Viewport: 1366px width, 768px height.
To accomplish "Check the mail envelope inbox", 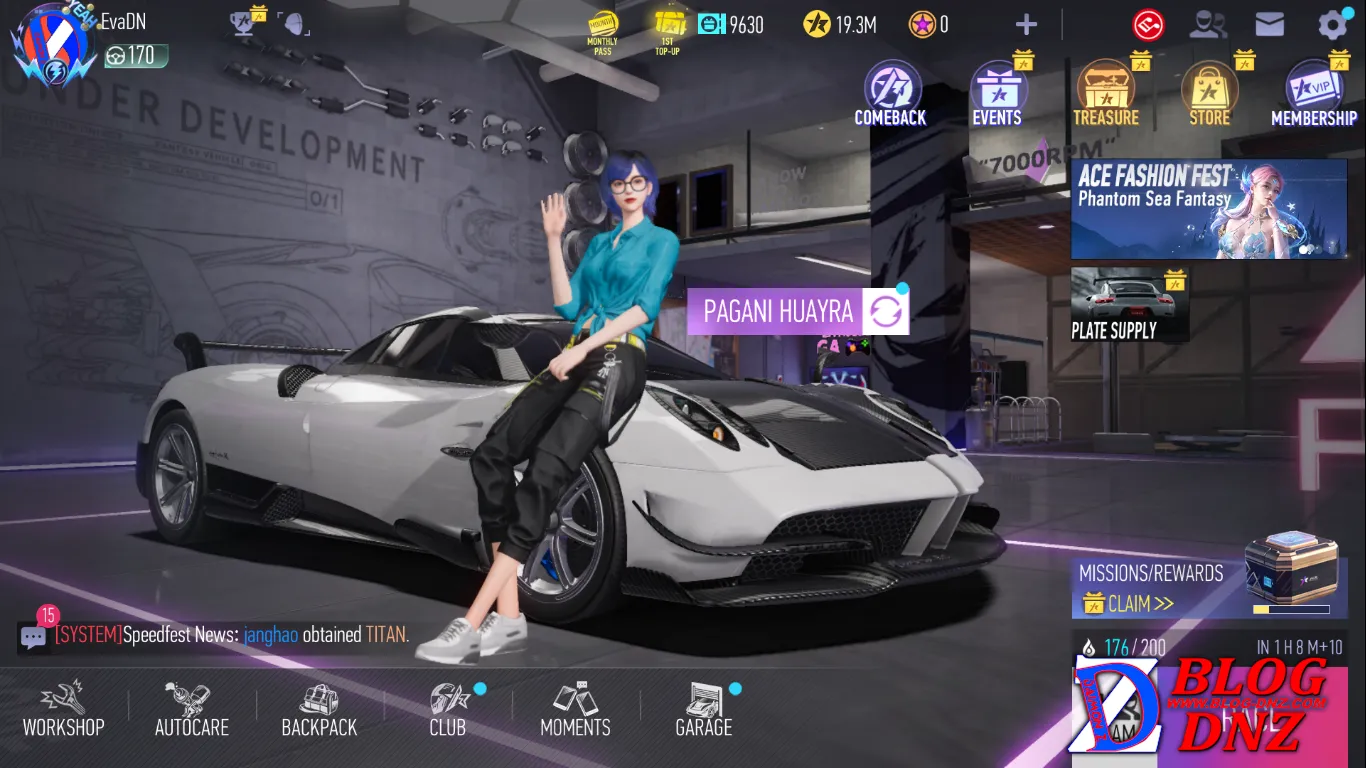I will coord(1270,25).
